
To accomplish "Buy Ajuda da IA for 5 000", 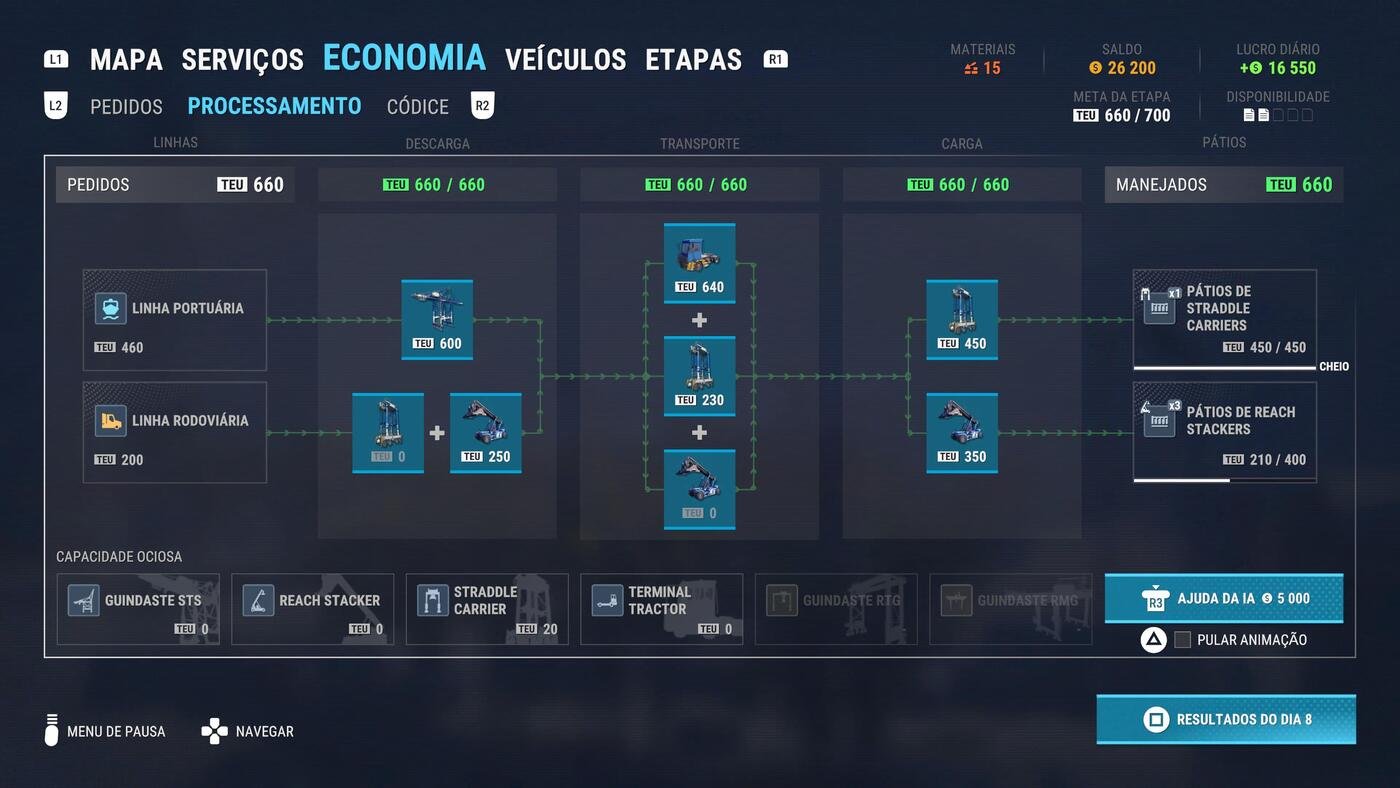I will point(1223,599).
